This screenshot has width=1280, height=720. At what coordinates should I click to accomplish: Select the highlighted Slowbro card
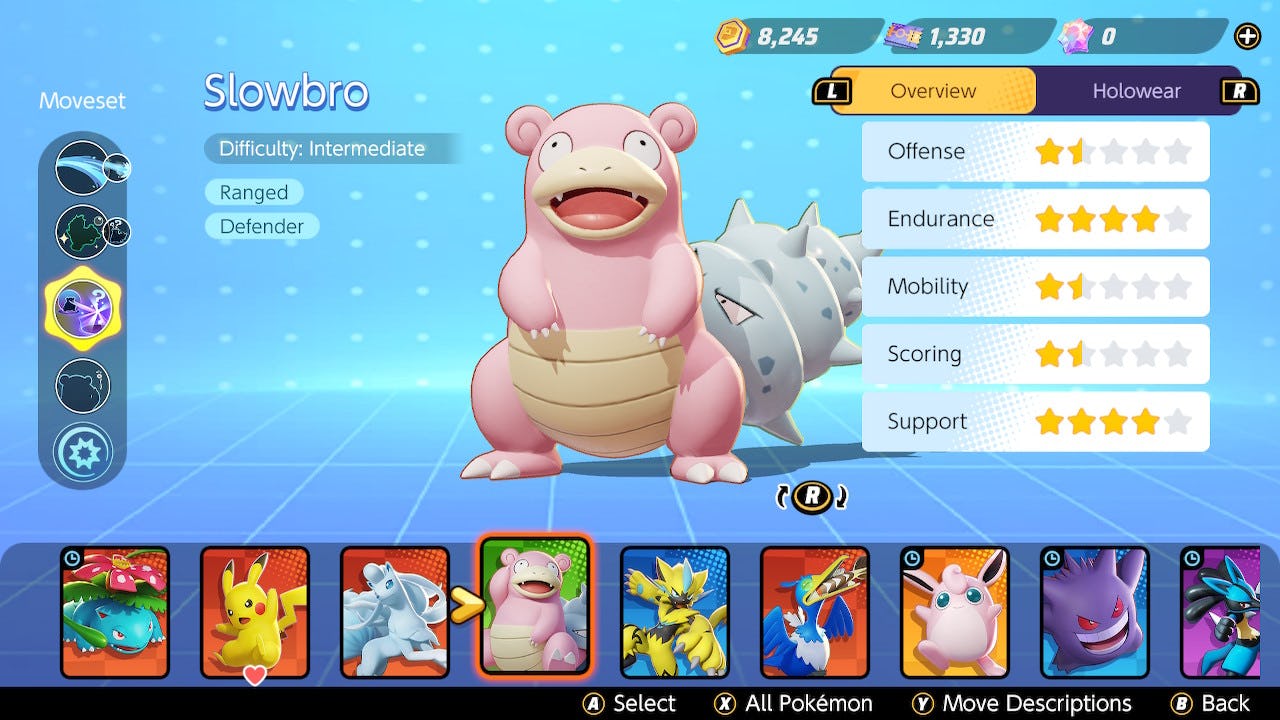(x=535, y=606)
